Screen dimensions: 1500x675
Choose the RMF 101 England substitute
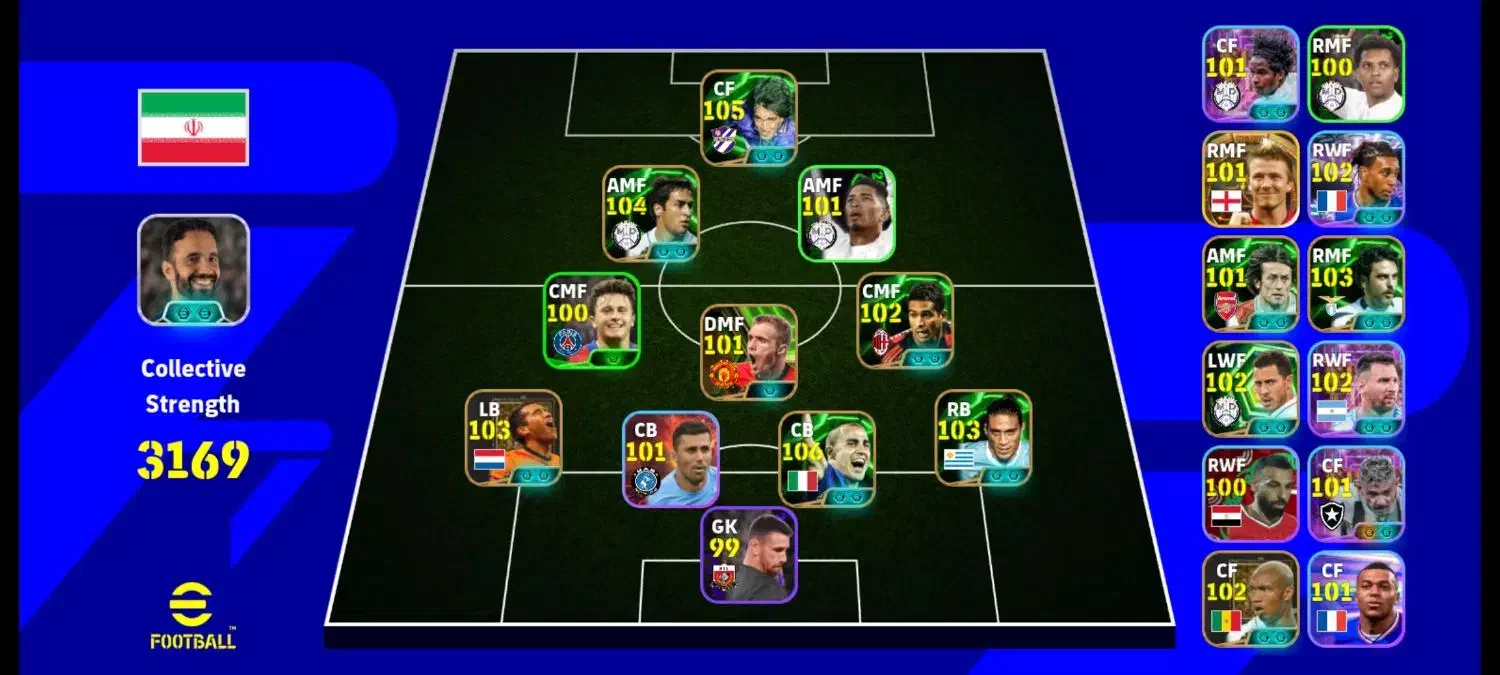(1250, 179)
